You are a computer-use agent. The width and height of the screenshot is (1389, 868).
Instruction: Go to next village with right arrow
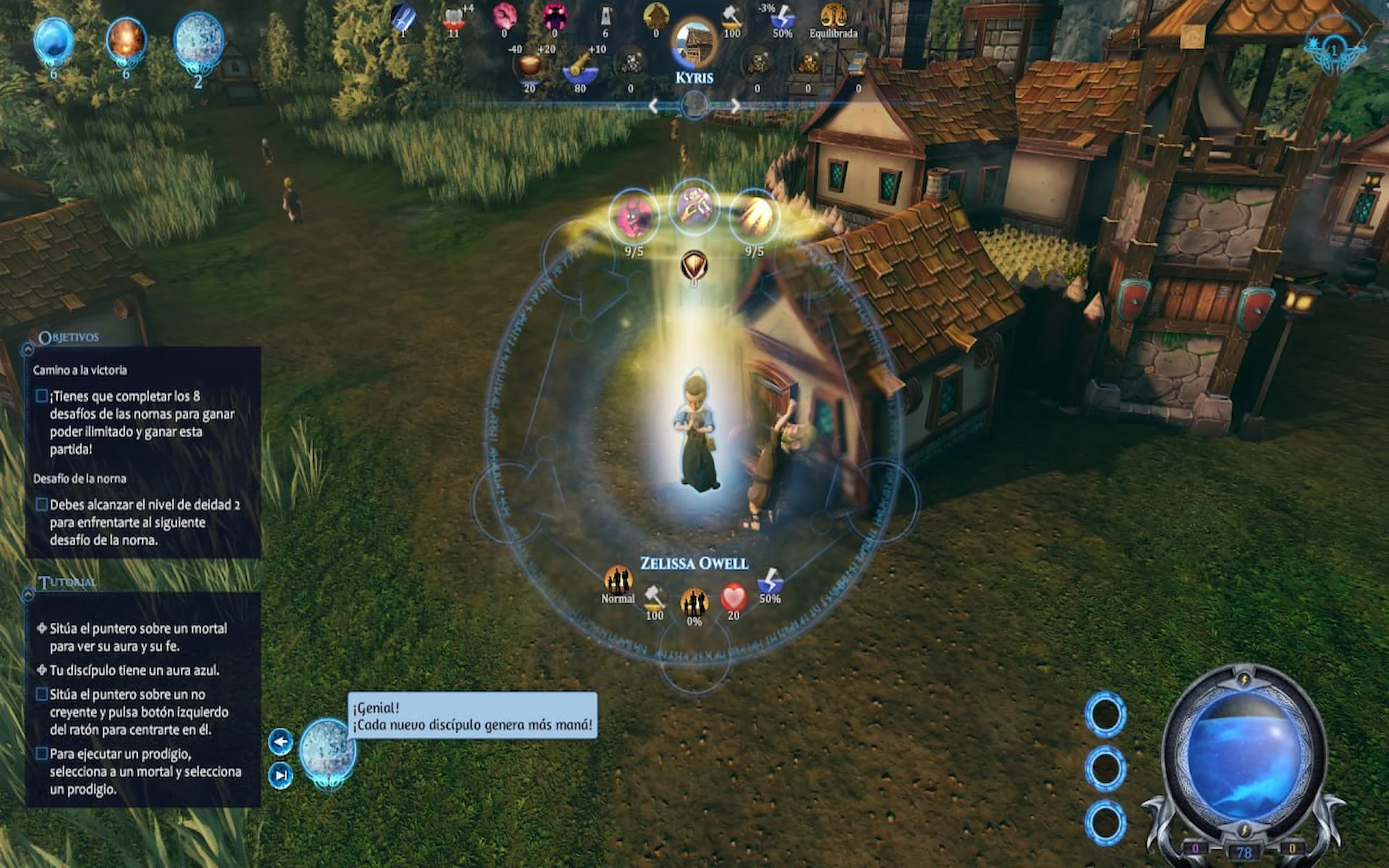(x=735, y=106)
